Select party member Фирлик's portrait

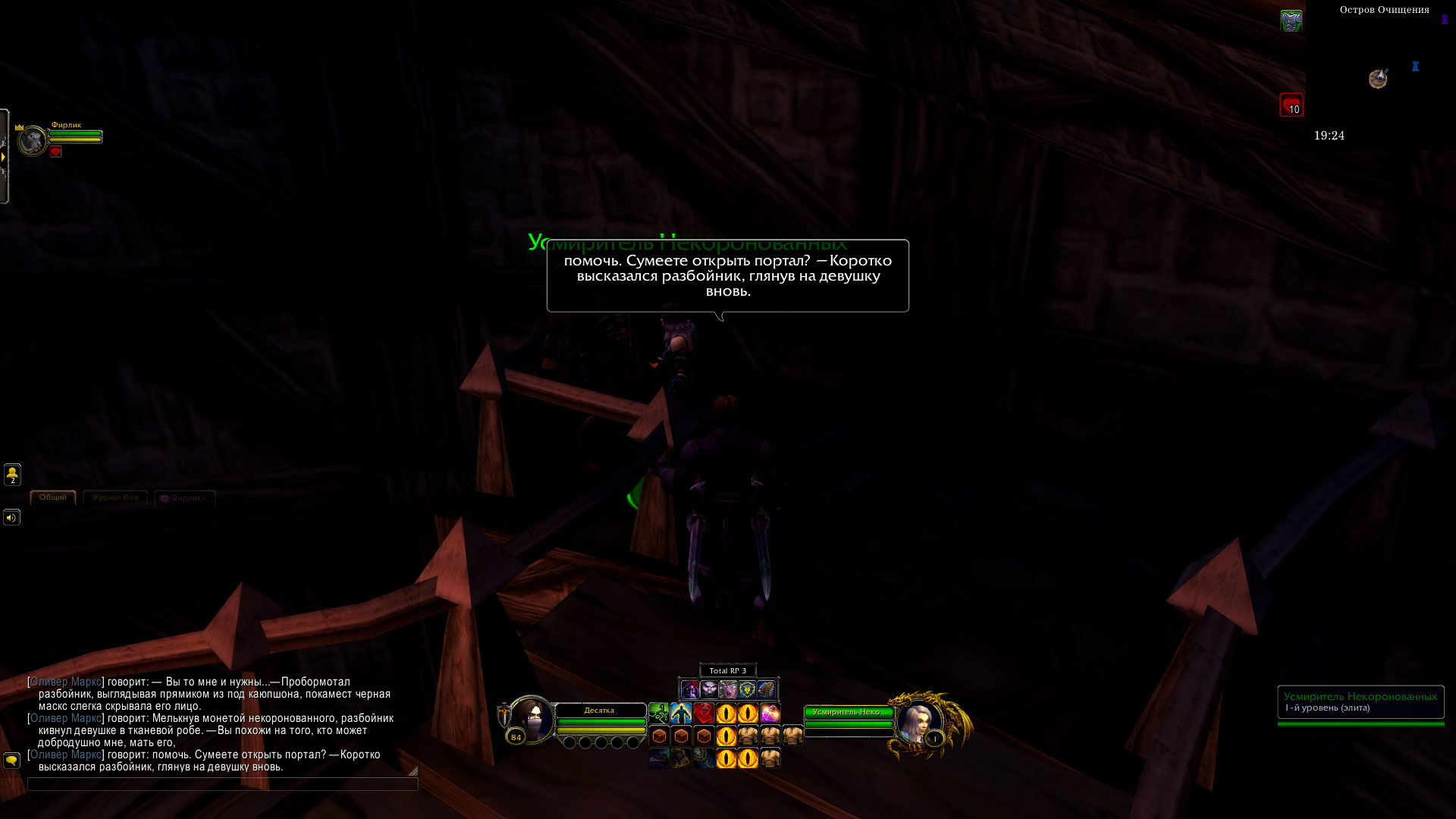33,141
